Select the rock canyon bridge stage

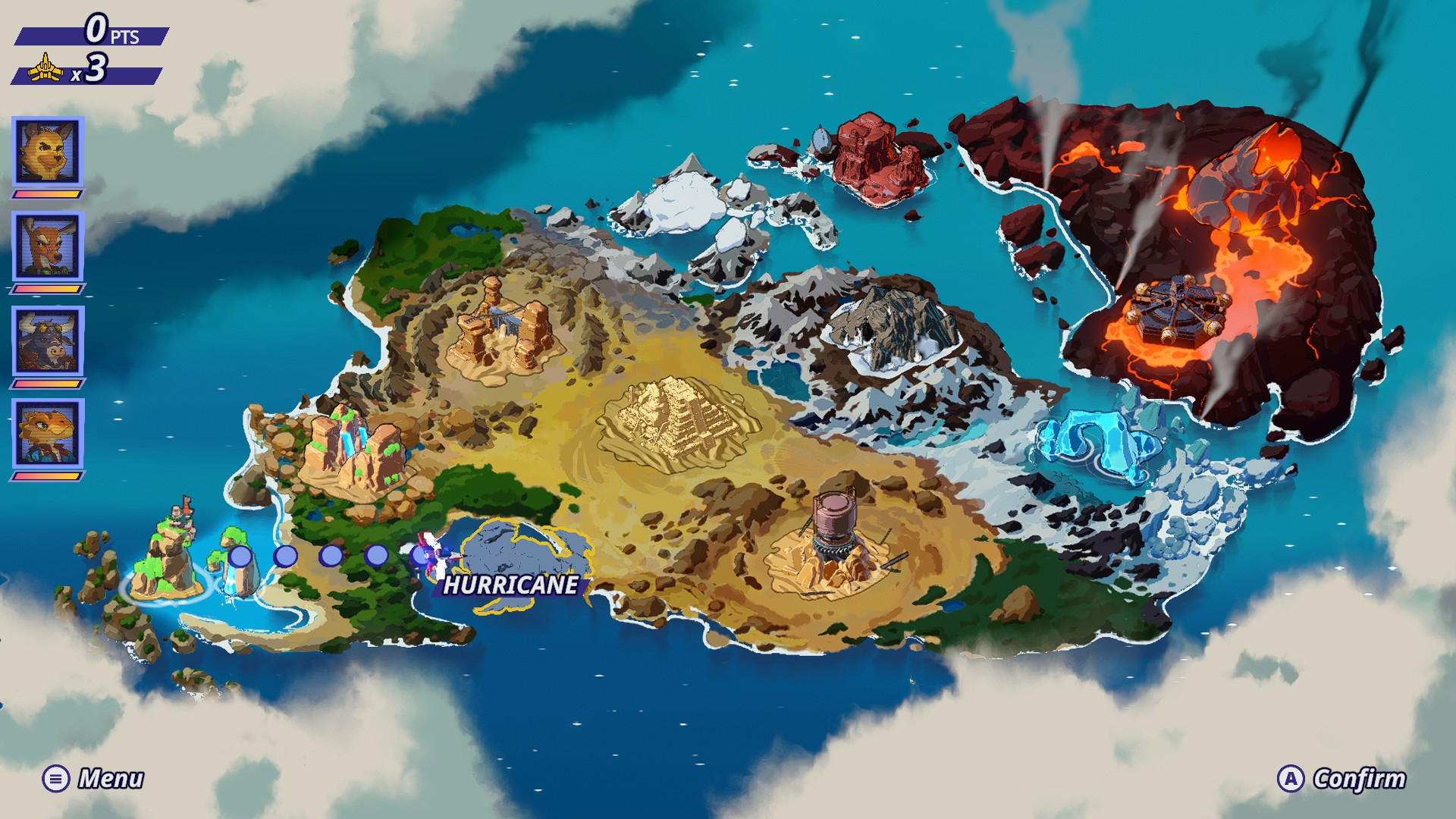500,328
